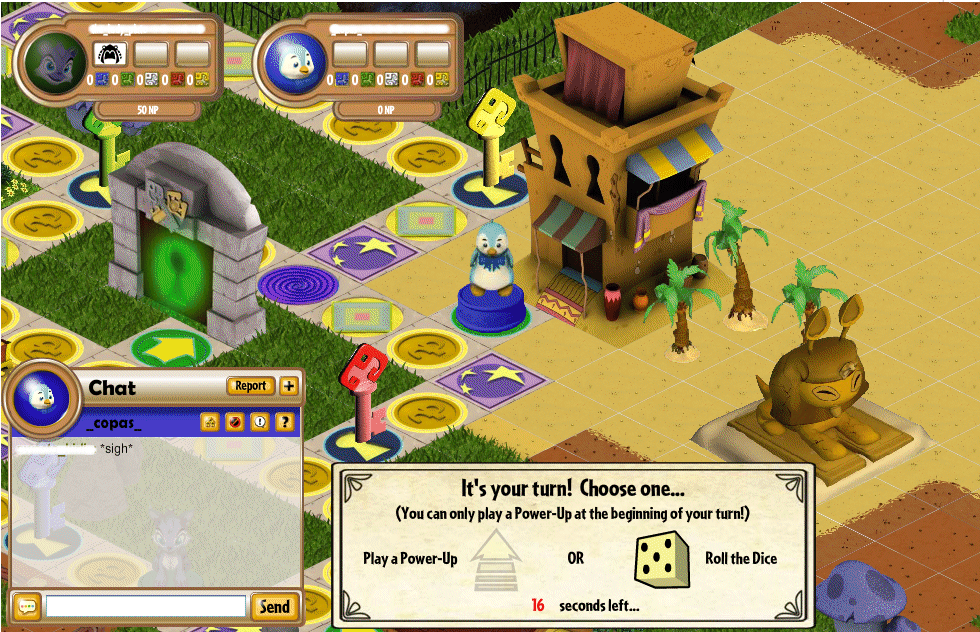Viewport: 980px width, 632px height.
Task: Roll the yellow dice
Action: pyautogui.click(x=662, y=559)
